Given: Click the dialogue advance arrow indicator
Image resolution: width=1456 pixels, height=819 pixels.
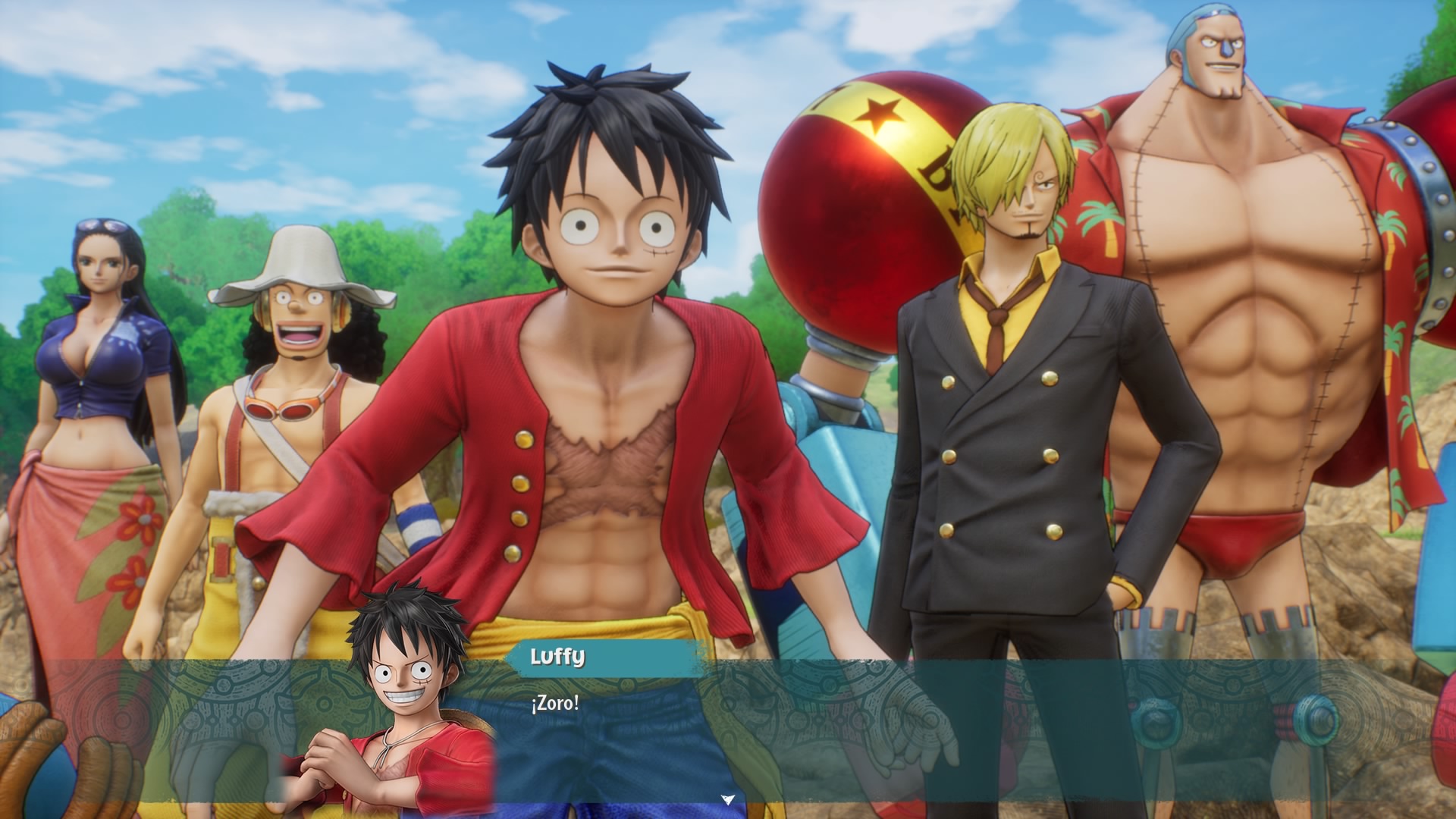Looking at the screenshot, I should pyautogui.click(x=728, y=799).
